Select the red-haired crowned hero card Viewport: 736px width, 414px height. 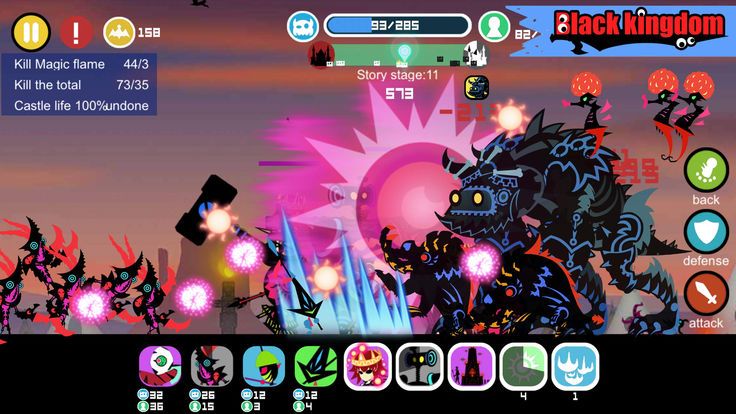(x=368, y=366)
